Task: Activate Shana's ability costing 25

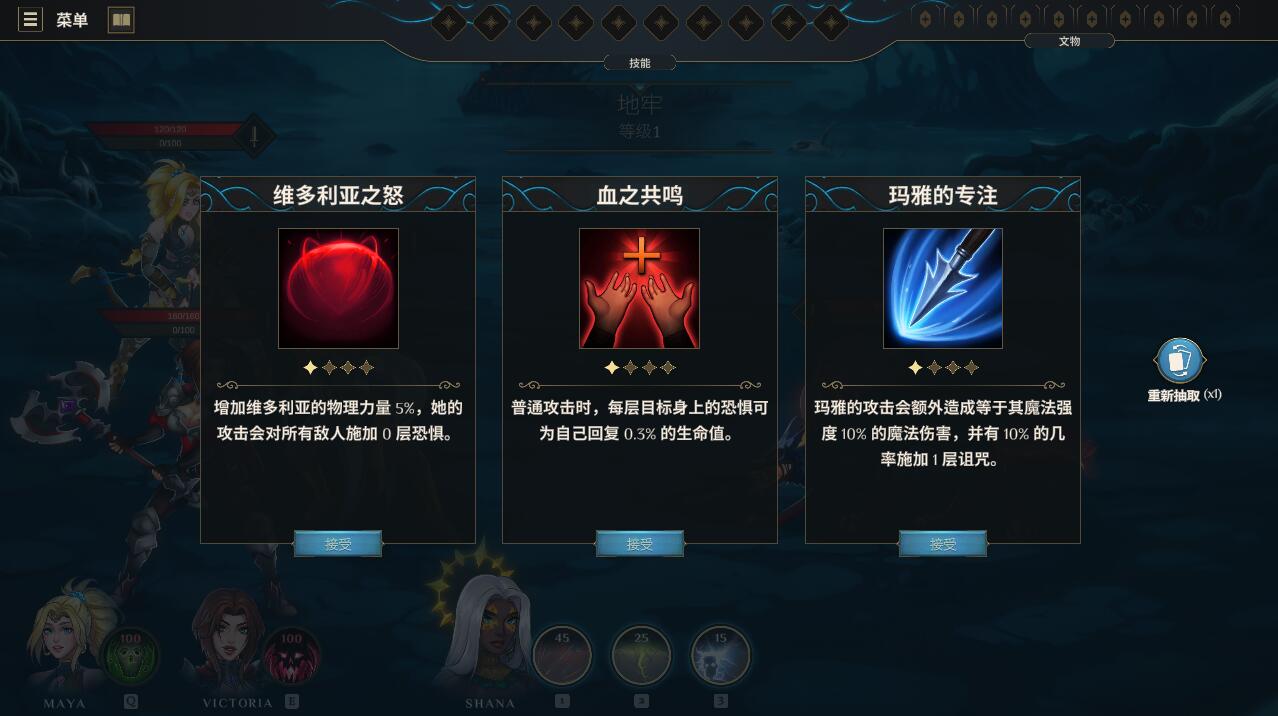Action: pos(641,656)
